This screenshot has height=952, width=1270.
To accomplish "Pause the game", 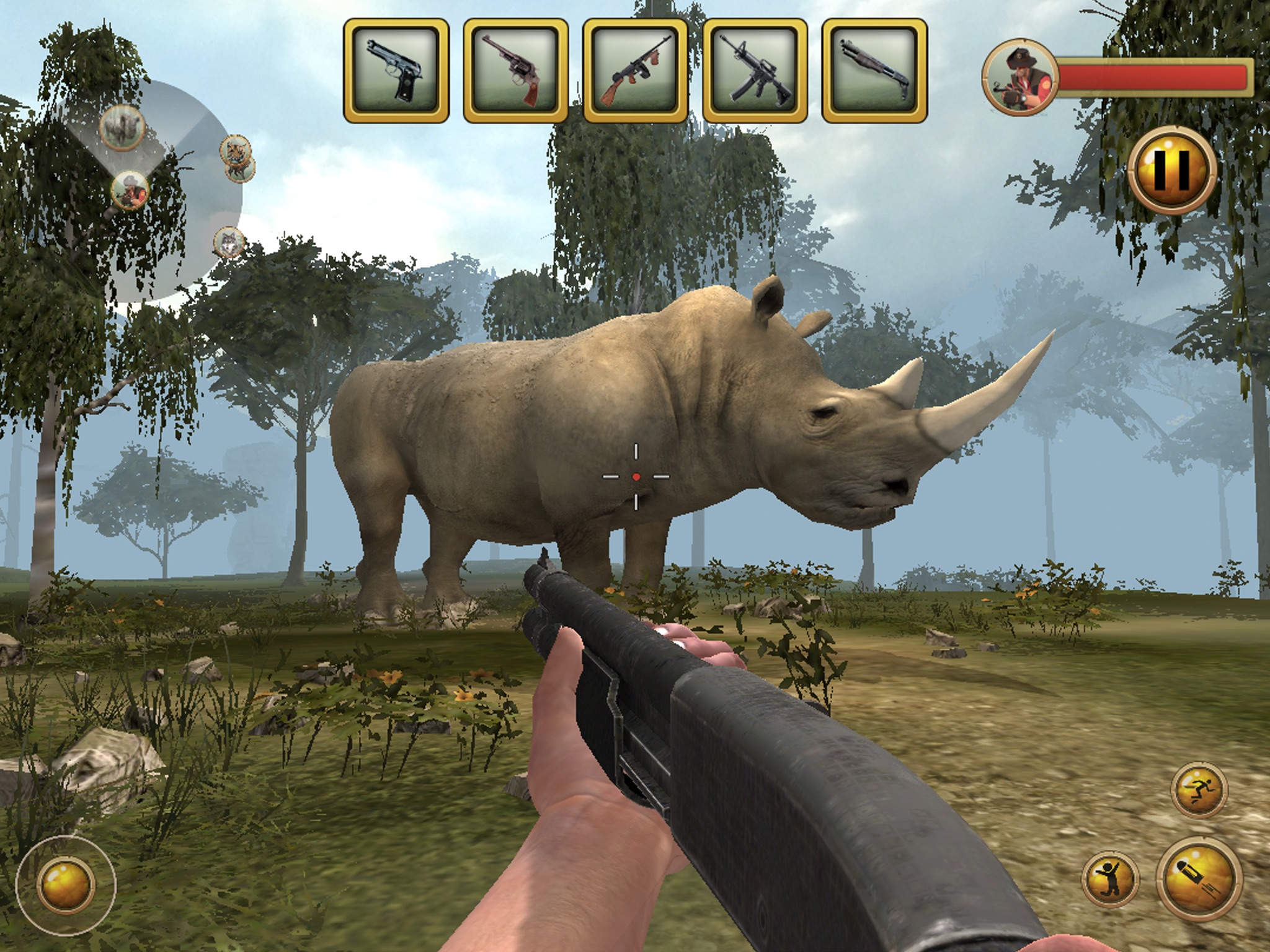I will tap(1170, 170).
